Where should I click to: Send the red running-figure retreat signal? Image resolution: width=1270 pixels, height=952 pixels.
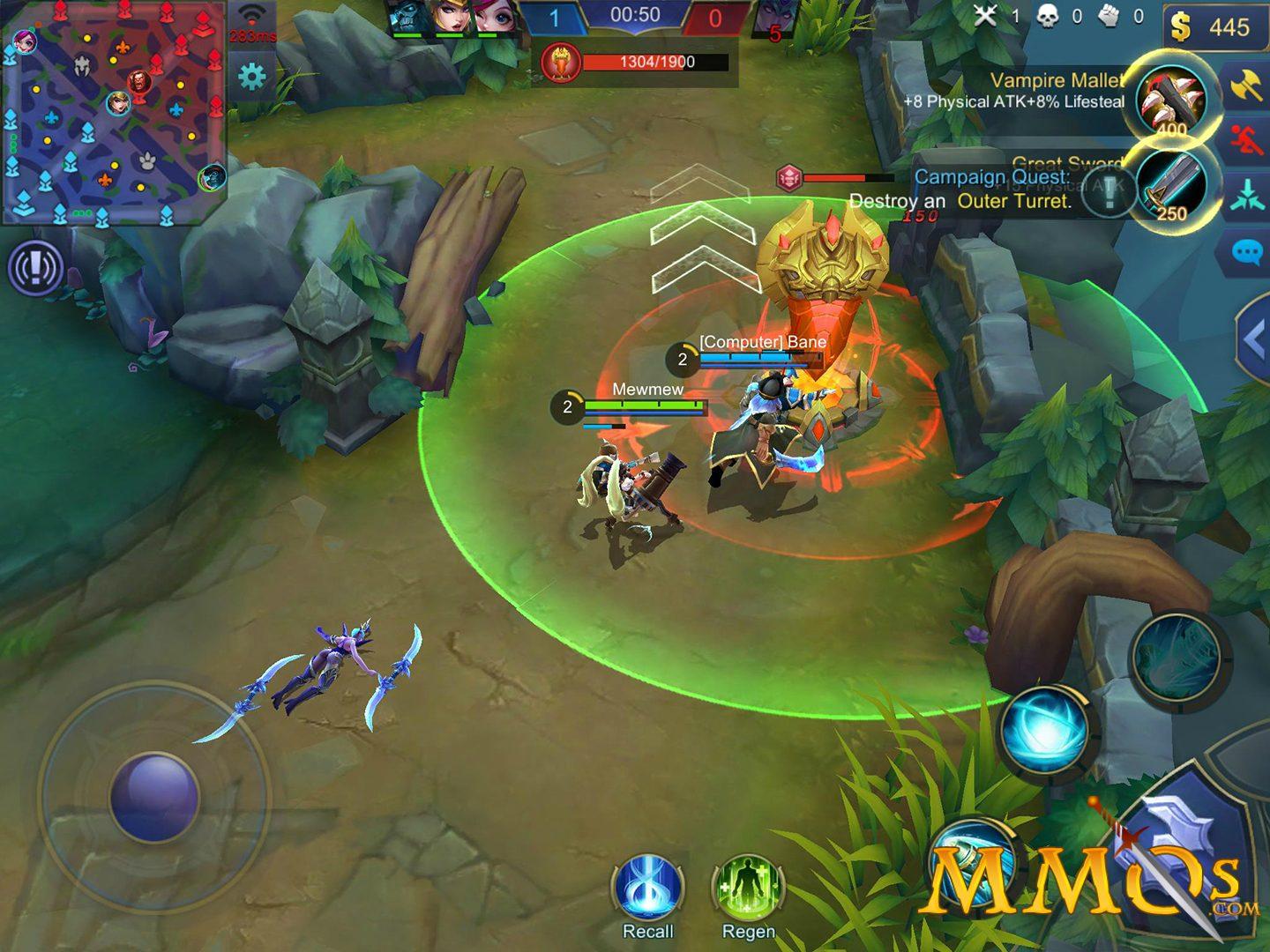pos(1246,141)
